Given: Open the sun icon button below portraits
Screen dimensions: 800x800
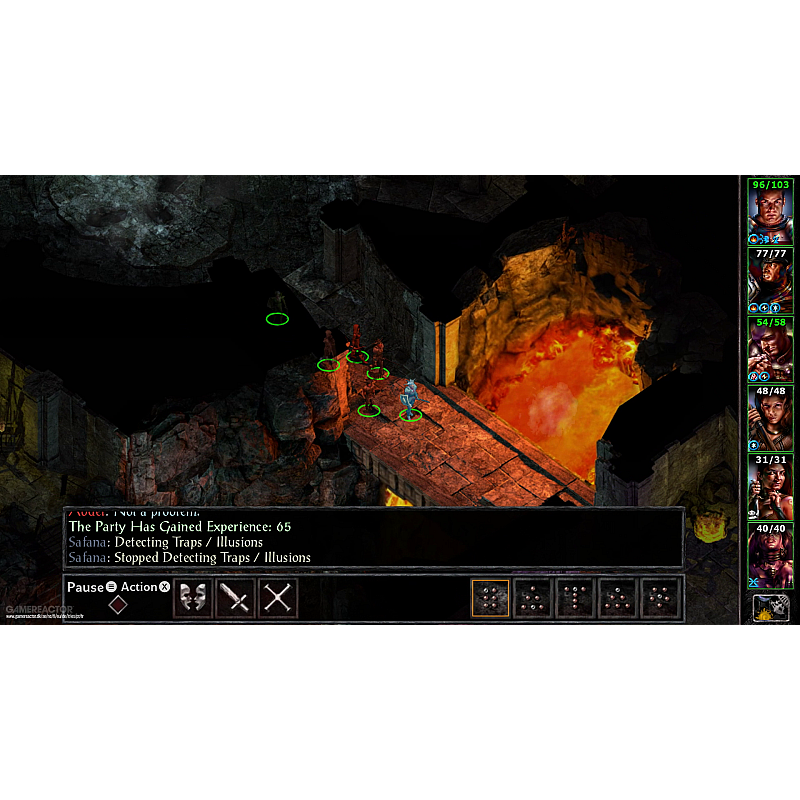Looking at the screenshot, I should 770,607.
